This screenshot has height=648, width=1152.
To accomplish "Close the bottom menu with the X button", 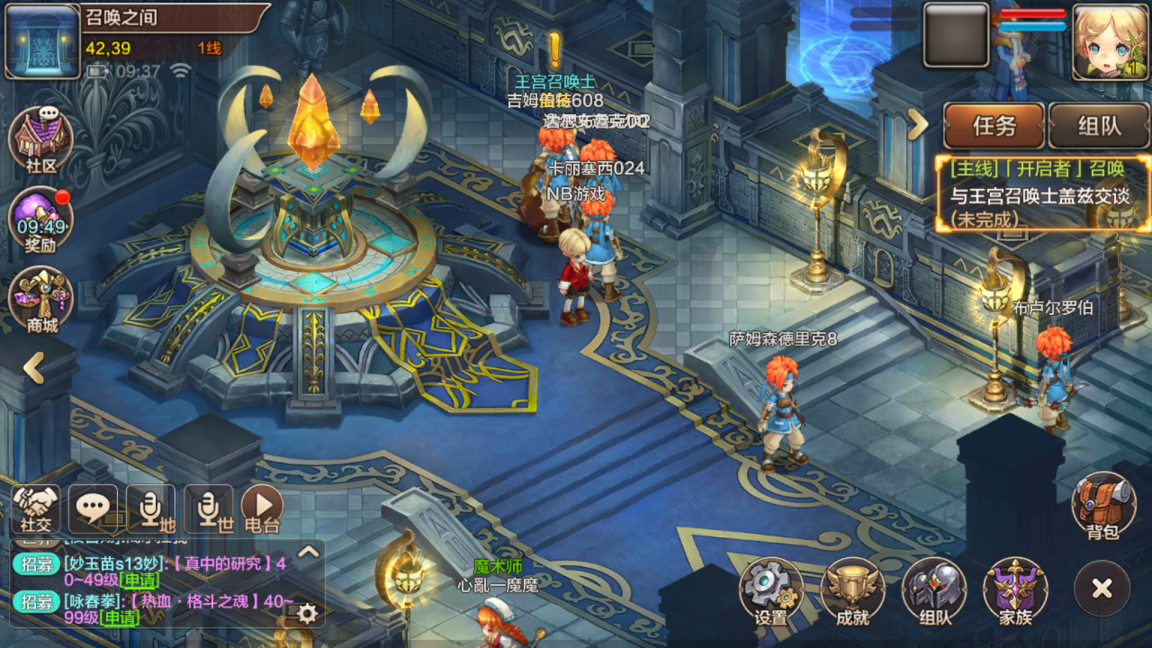I will point(1102,589).
